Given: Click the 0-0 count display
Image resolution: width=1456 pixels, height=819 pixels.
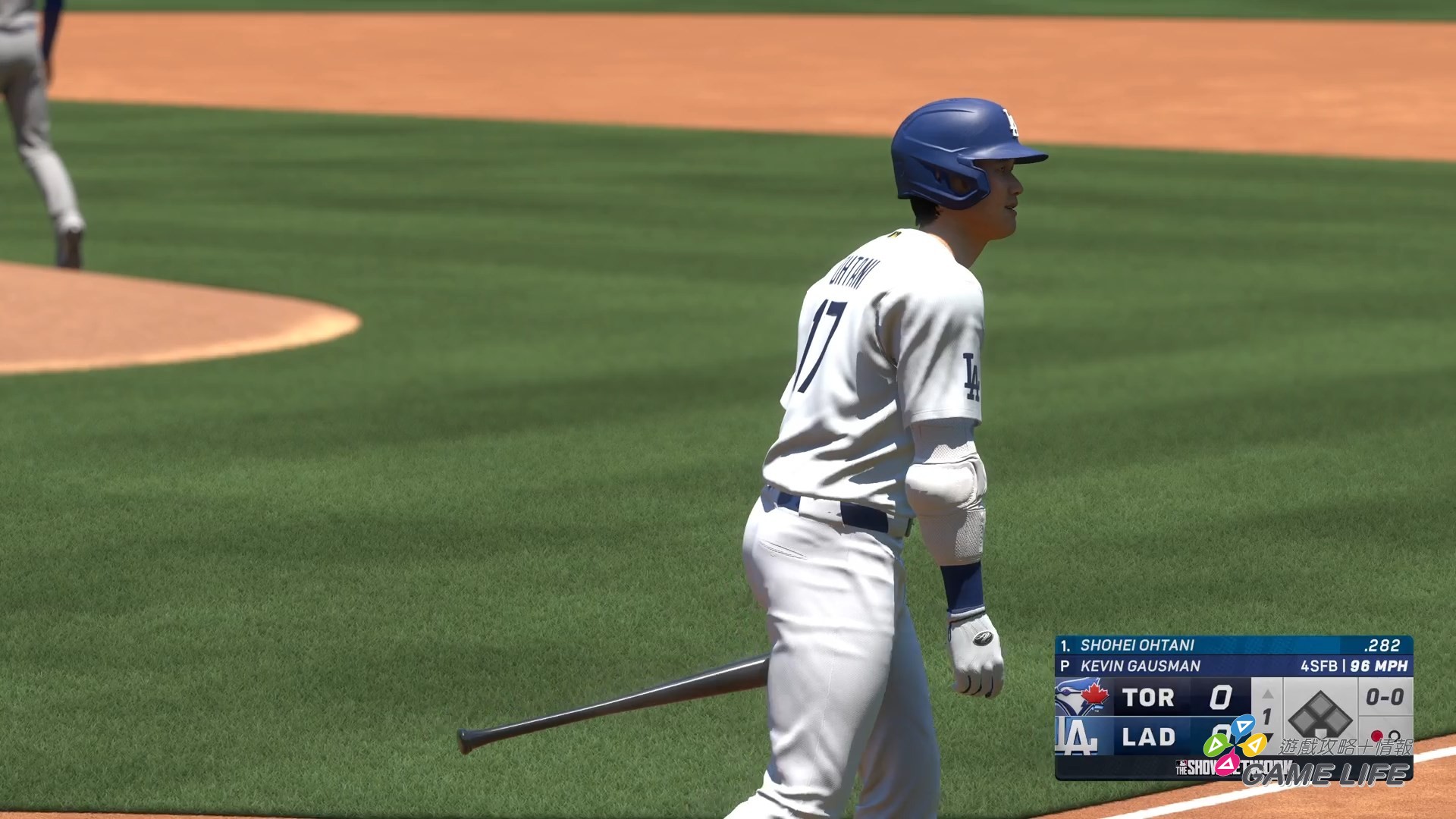Looking at the screenshot, I should point(1383,695).
